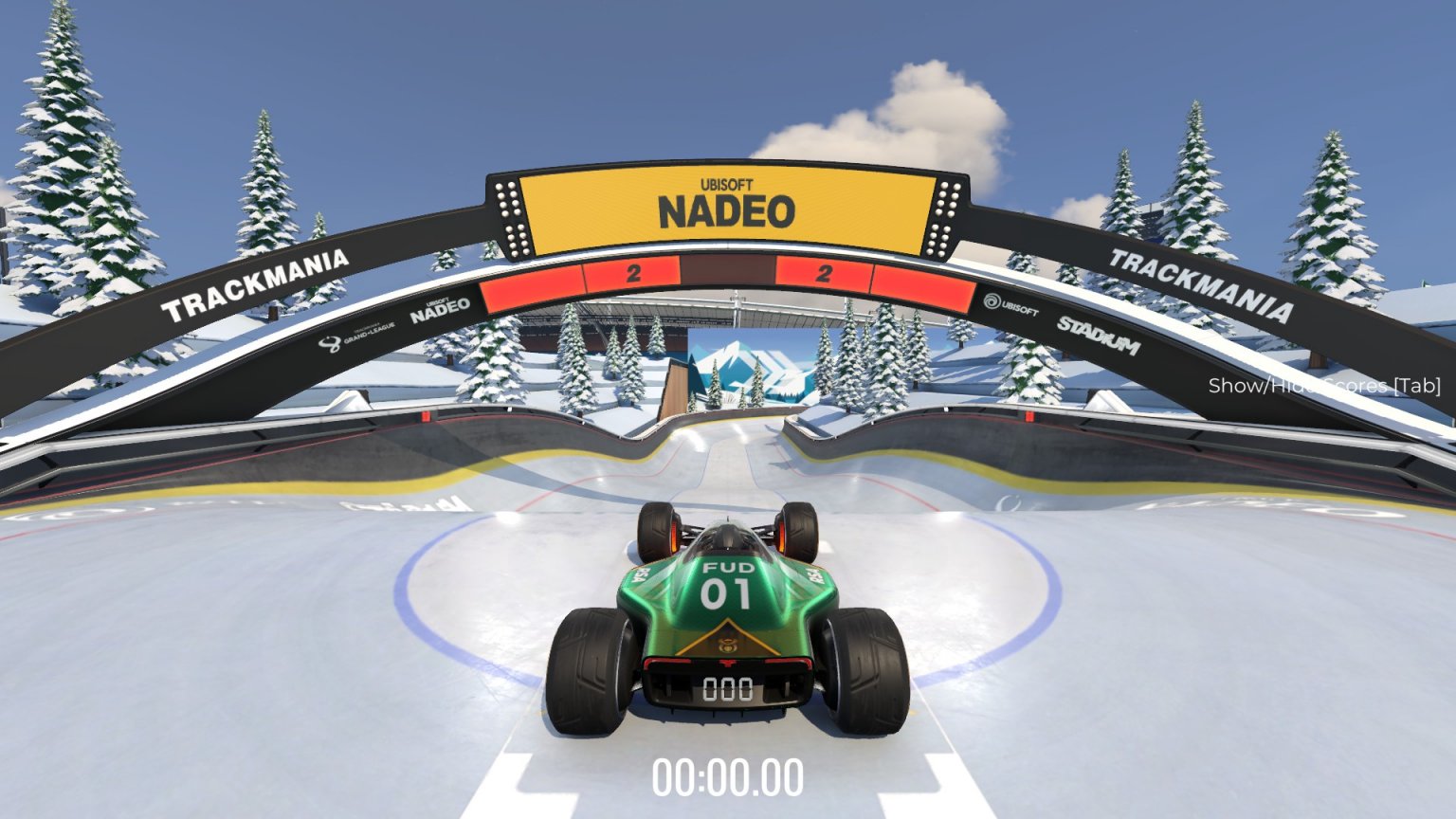Click the golden team crest on the car's rear

729,644
